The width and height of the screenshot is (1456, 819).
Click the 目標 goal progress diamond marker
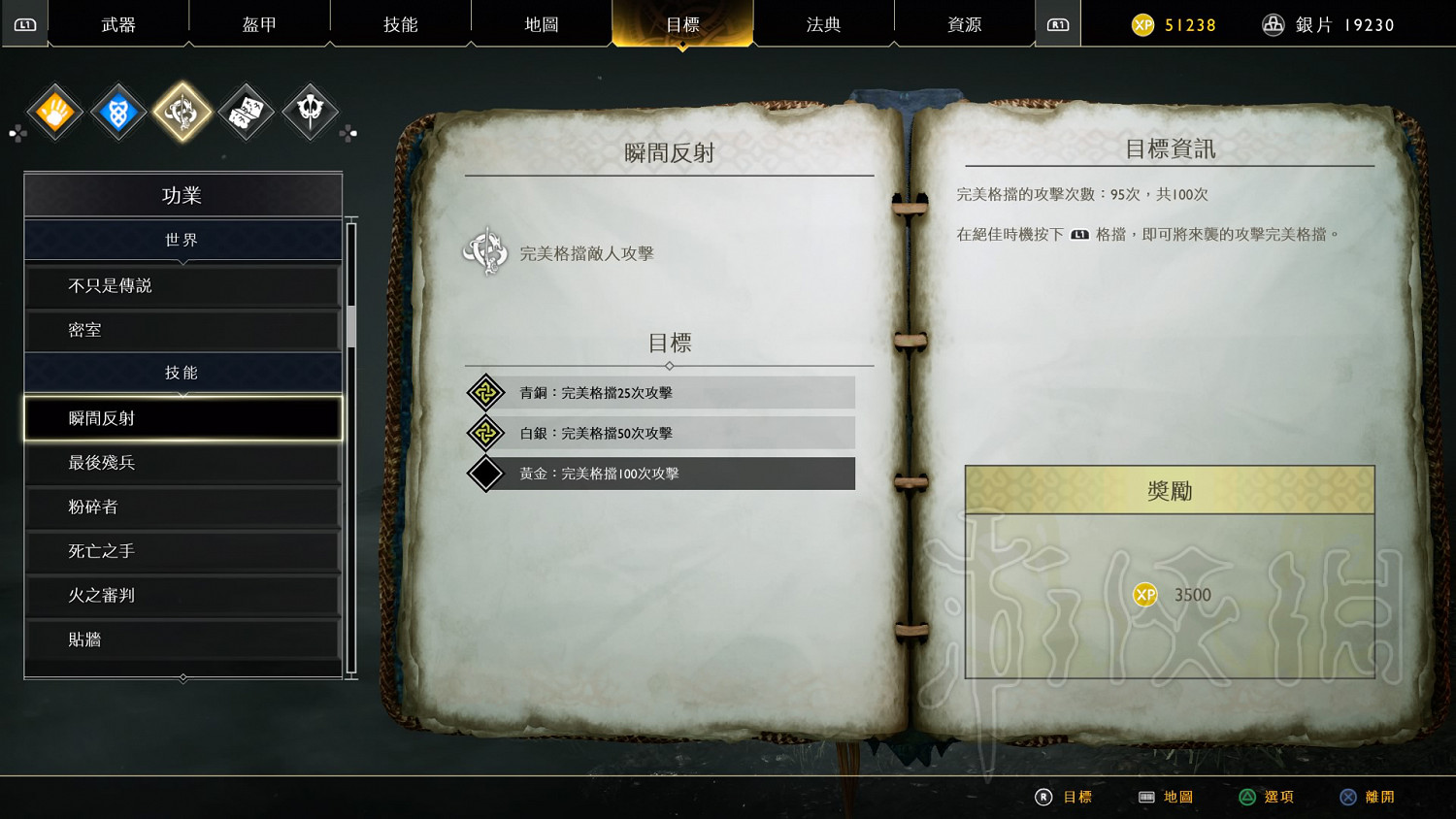(670, 367)
